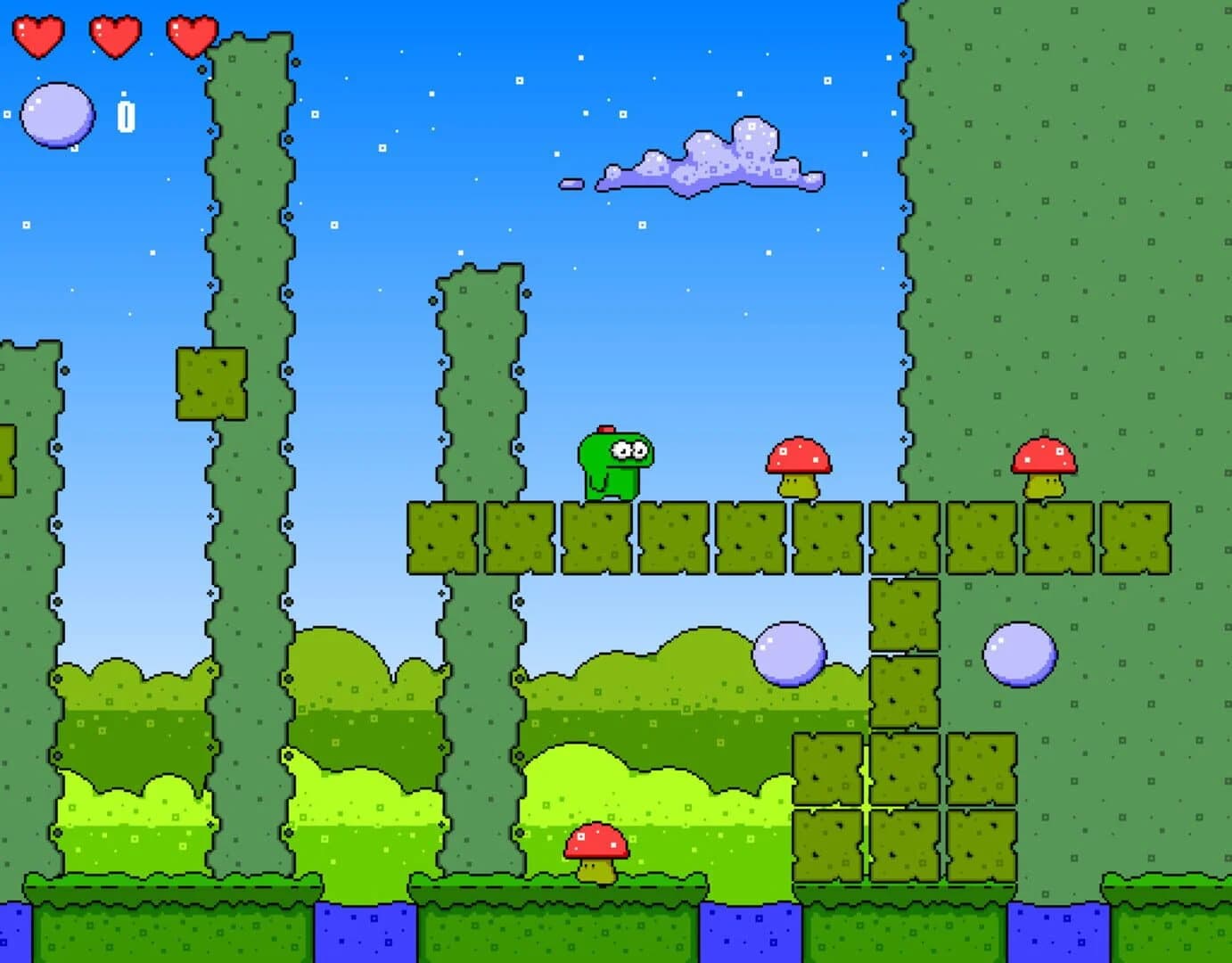This screenshot has height=963, width=1232.
Task: Click the first heart in the health bar
Action: click(x=37, y=37)
